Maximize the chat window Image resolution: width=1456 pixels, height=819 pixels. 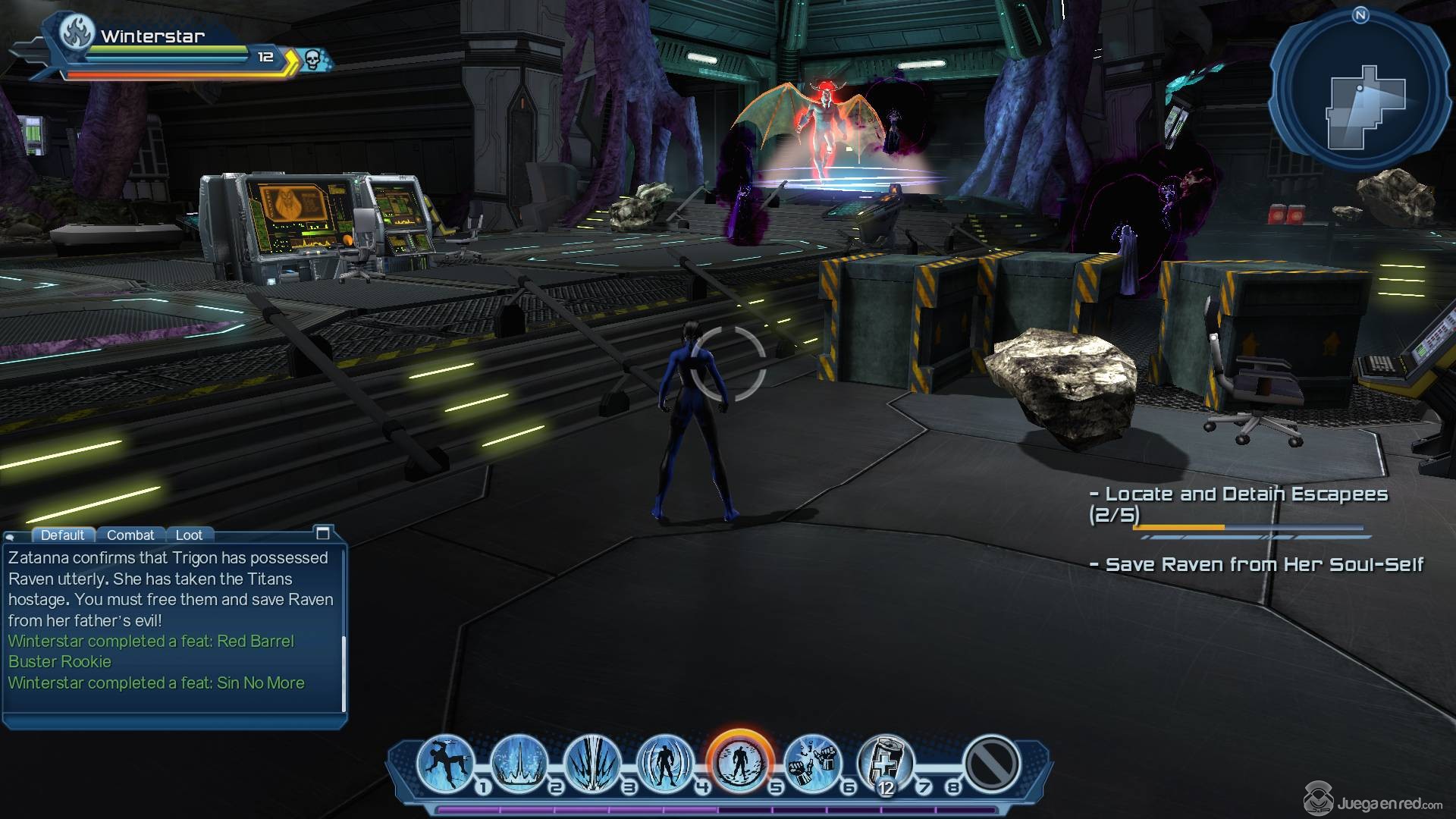pyautogui.click(x=323, y=533)
